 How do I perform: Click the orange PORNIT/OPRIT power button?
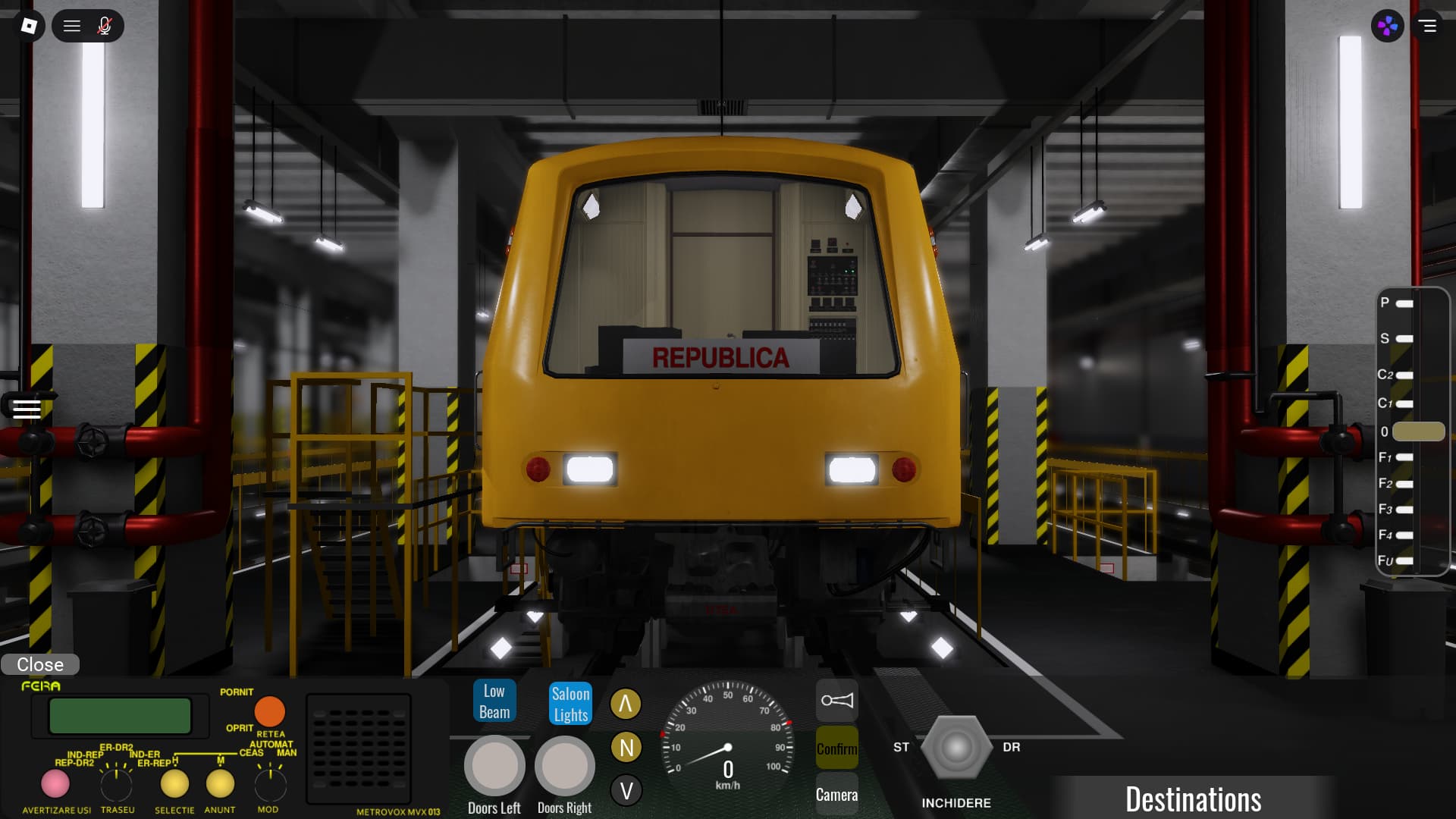point(269,711)
